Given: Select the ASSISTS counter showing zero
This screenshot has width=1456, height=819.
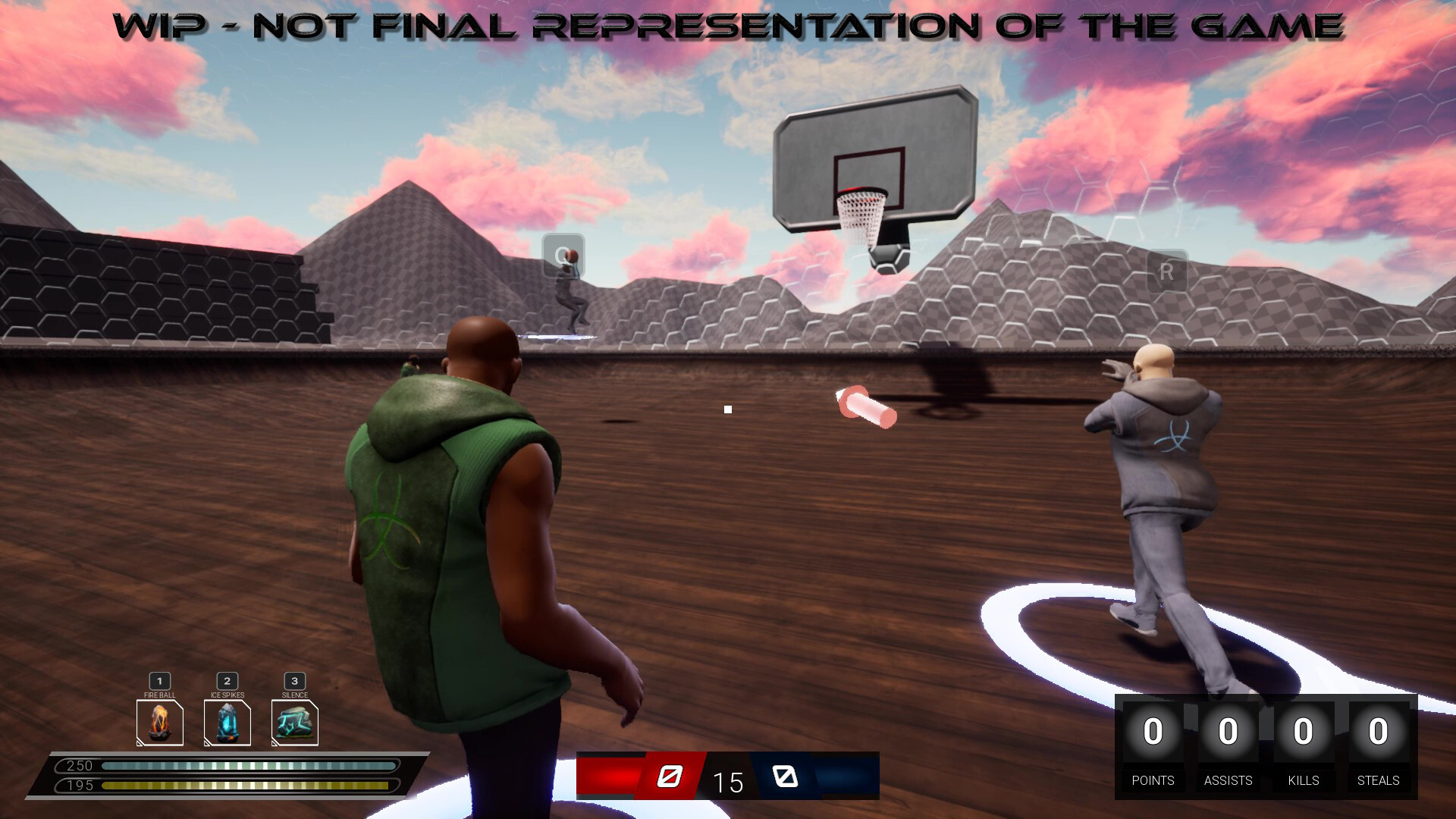Looking at the screenshot, I should (1228, 732).
